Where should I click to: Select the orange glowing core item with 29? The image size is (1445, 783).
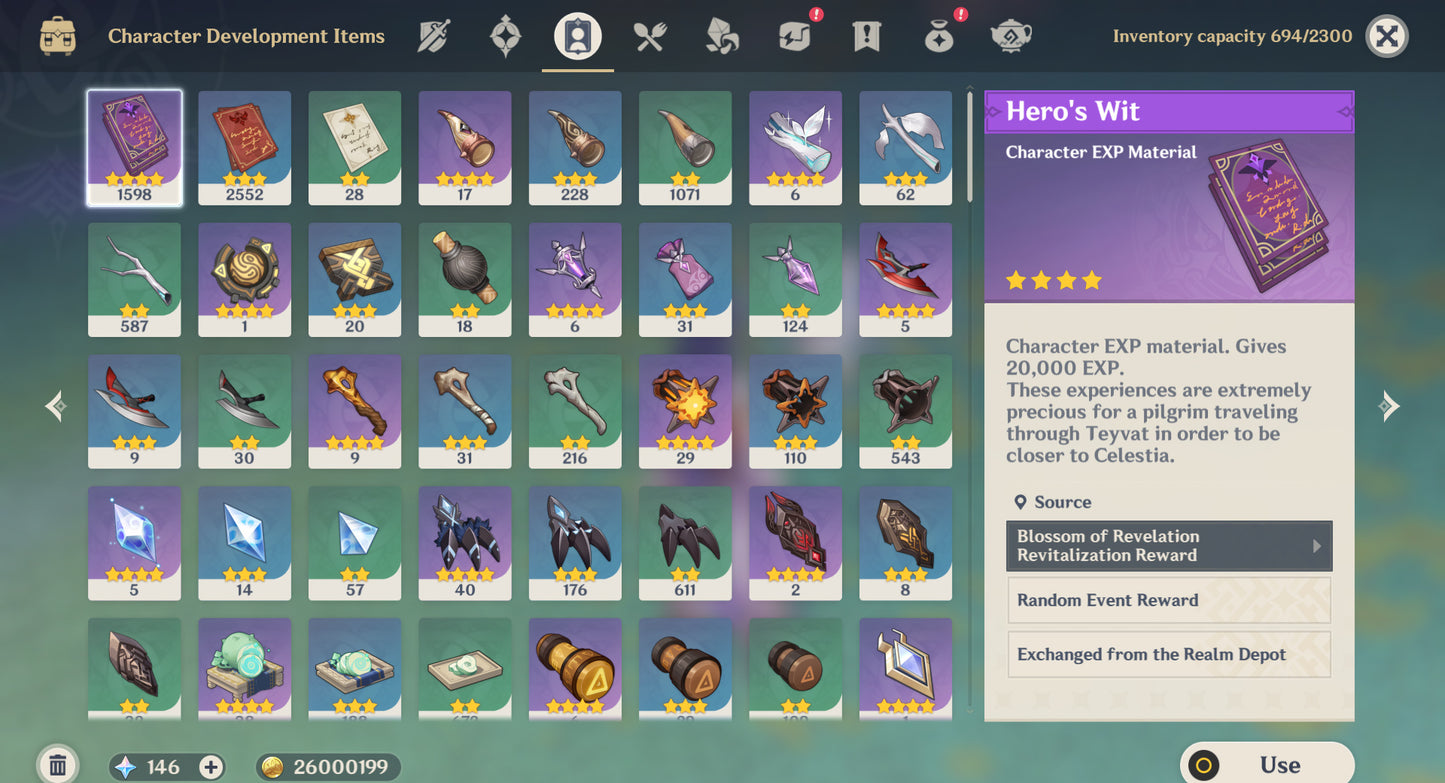(x=685, y=411)
